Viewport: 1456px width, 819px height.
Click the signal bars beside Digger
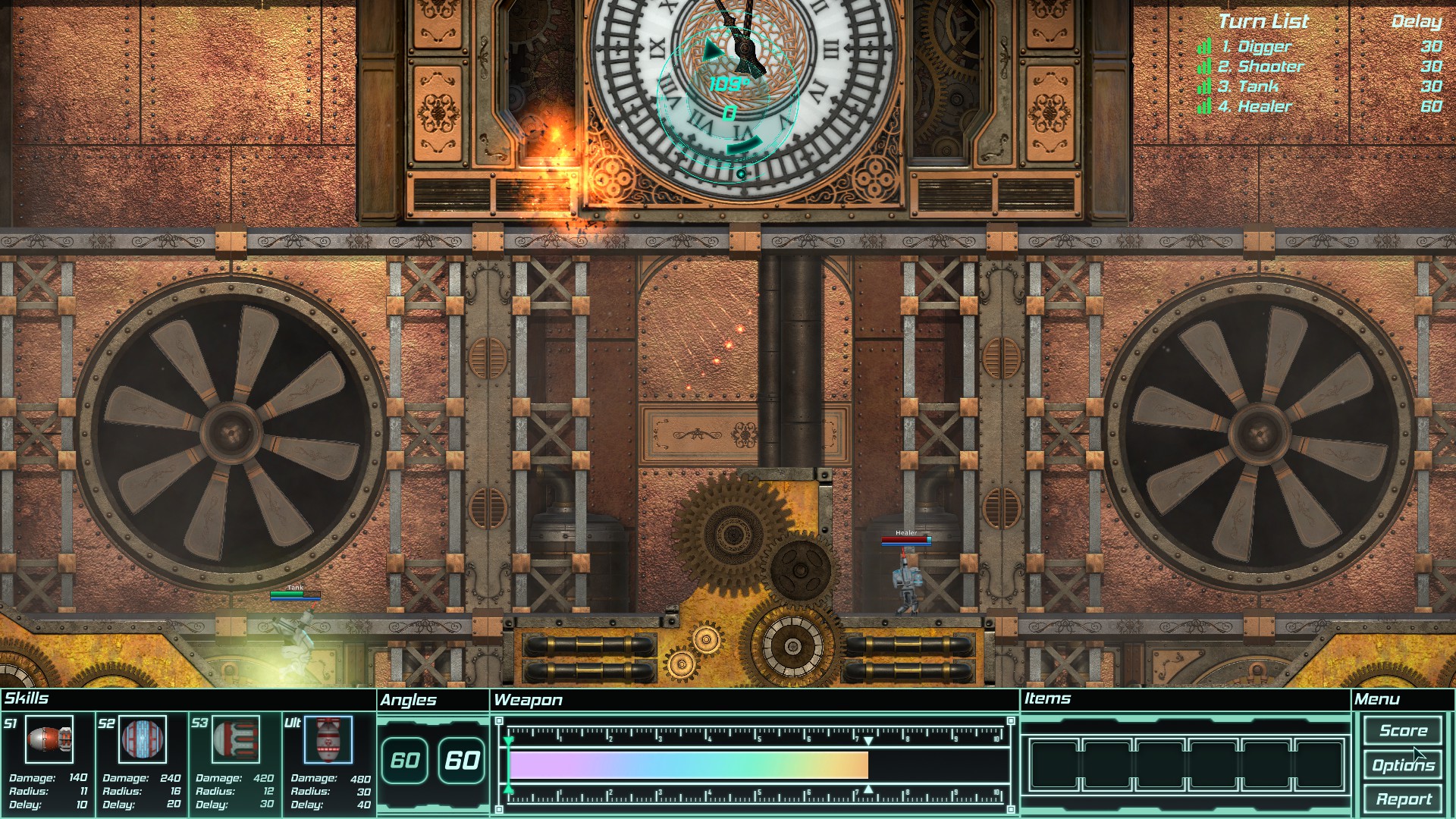tap(1203, 47)
